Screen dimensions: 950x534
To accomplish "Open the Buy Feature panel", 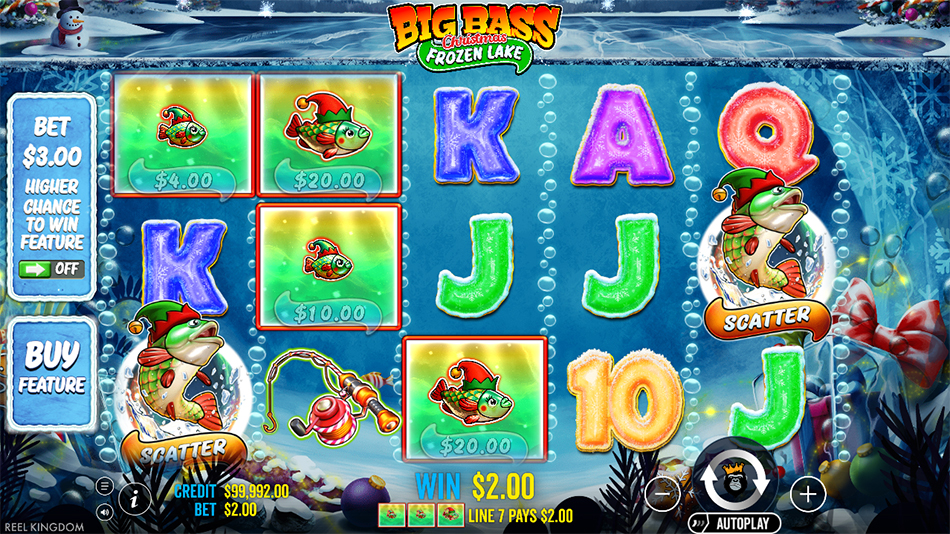I will (54, 368).
